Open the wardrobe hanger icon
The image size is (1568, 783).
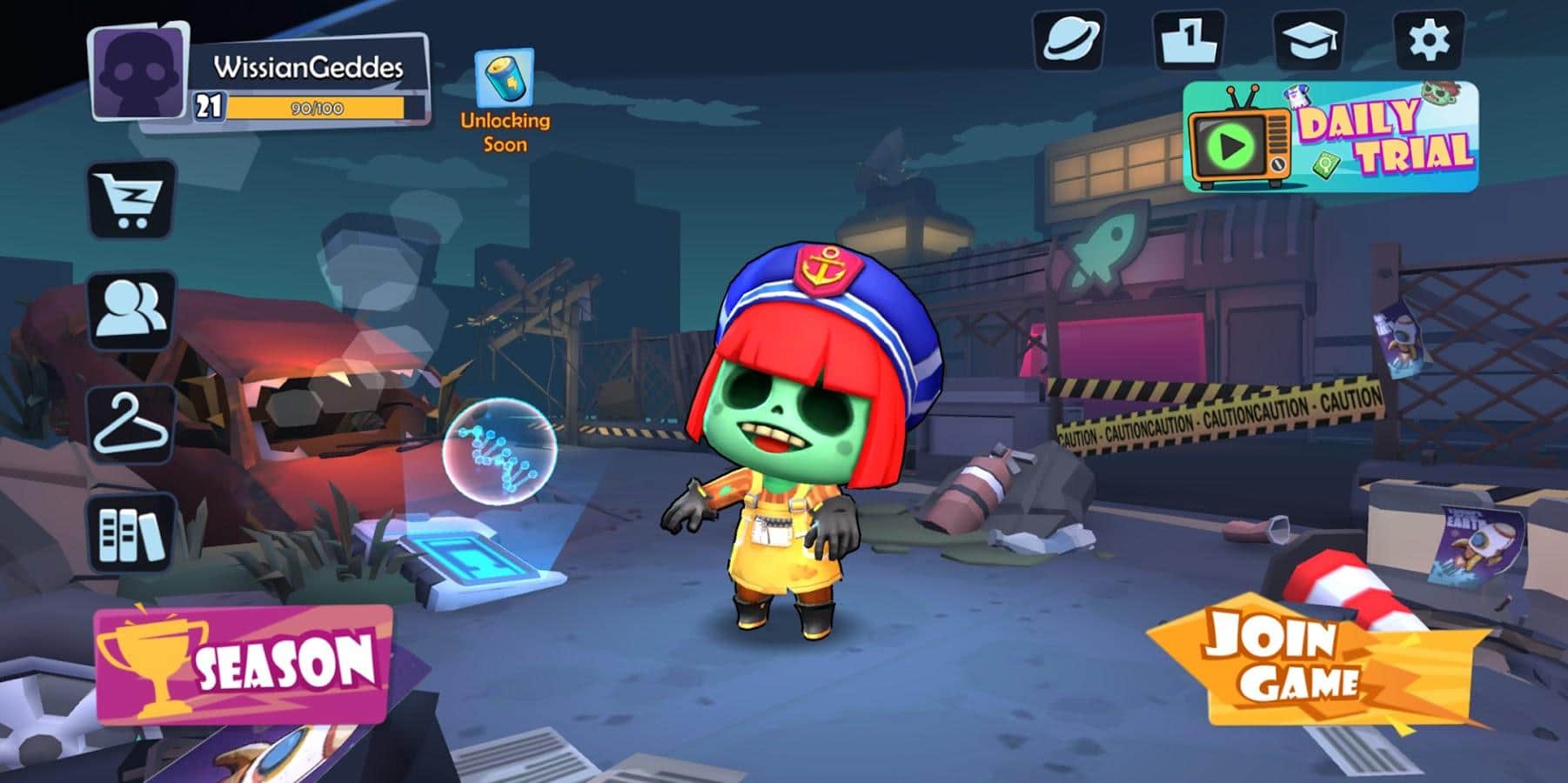pyautogui.click(x=132, y=424)
